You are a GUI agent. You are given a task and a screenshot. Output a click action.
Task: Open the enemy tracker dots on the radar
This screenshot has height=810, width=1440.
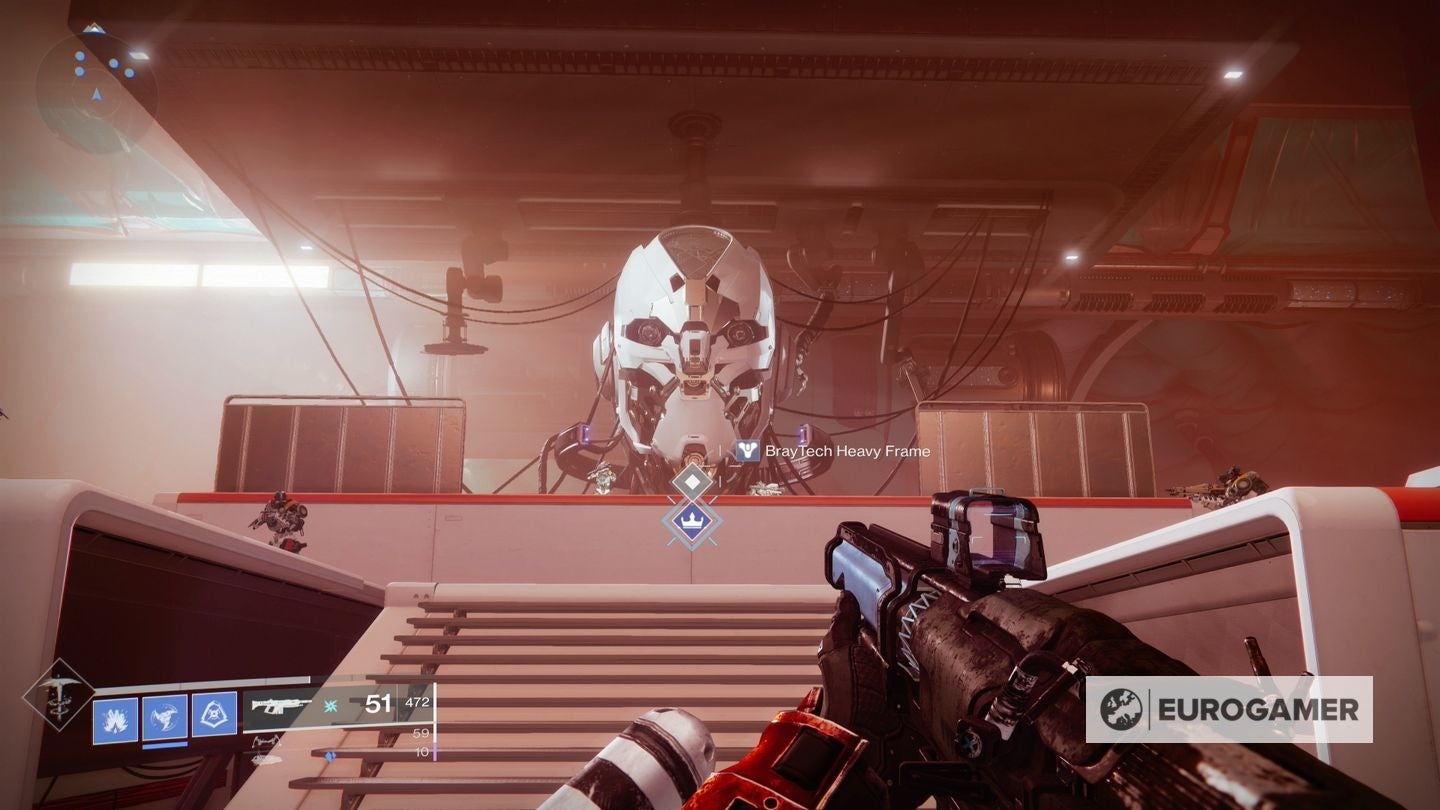click(82, 58)
